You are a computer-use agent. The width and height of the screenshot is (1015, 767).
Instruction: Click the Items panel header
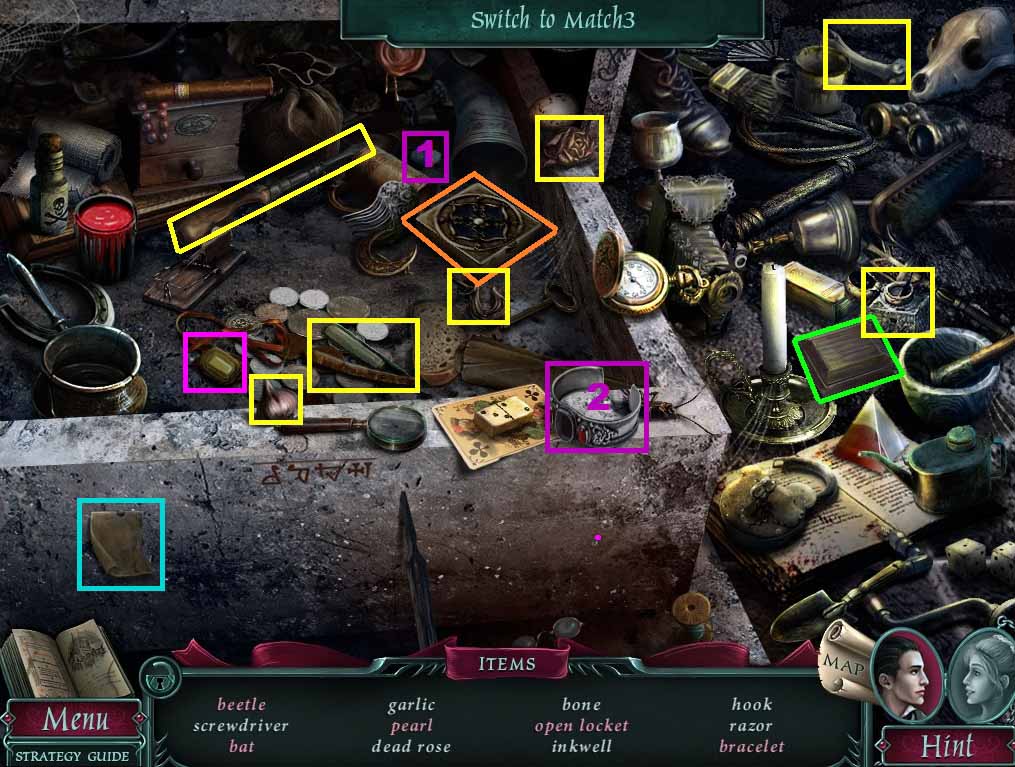(x=507, y=663)
